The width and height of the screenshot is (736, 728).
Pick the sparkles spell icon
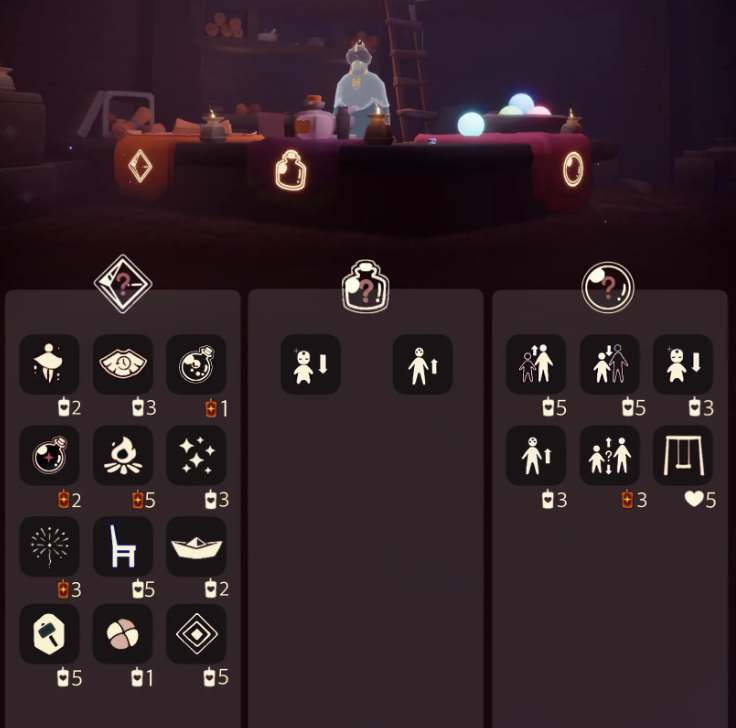tap(196, 455)
